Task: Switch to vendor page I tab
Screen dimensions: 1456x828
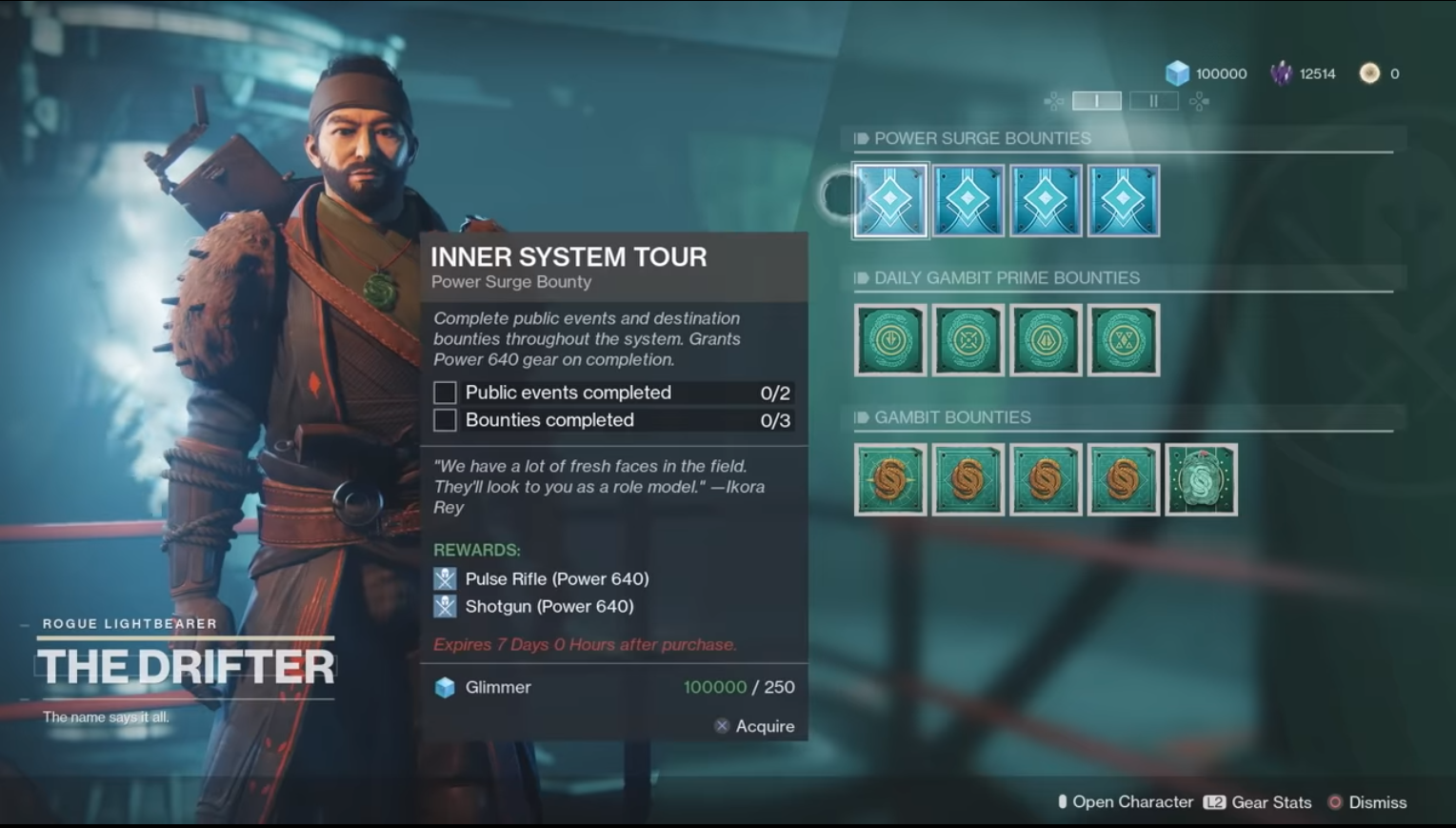Action: click(x=1097, y=100)
